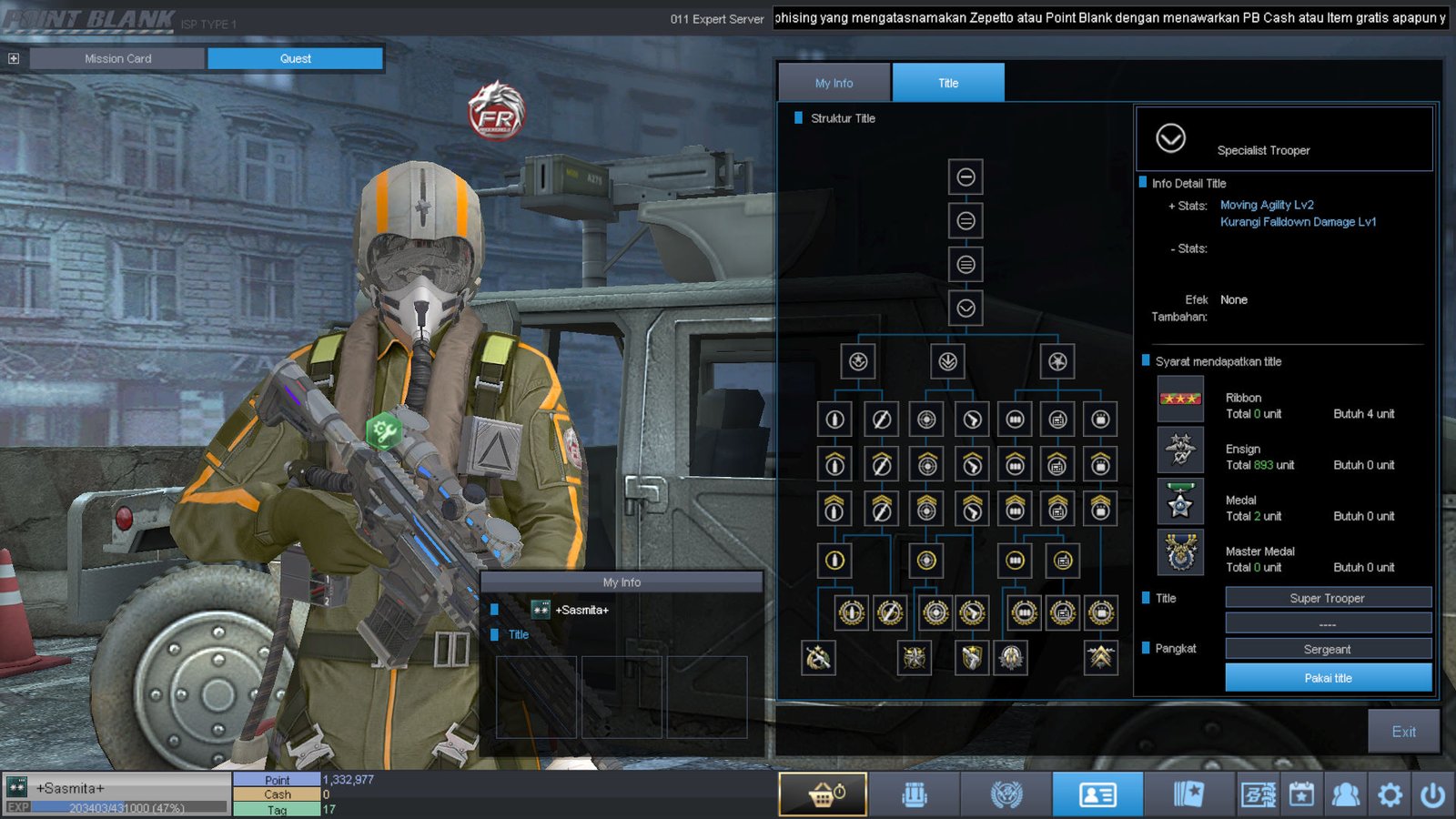The height and width of the screenshot is (819, 1456).
Task: Switch to the Quest tab
Action: tap(295, 58)
